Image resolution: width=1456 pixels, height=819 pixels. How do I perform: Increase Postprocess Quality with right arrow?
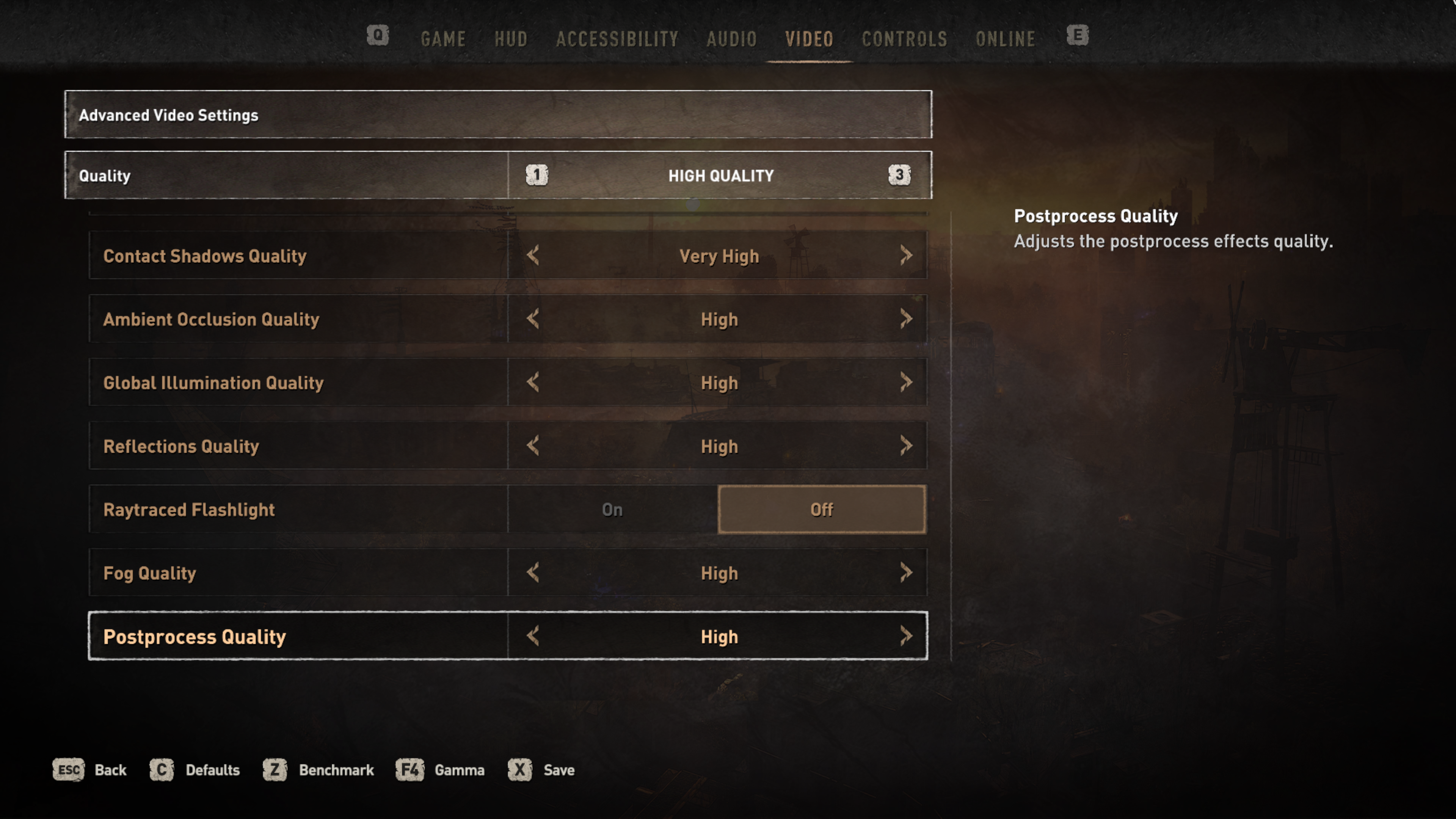(x=906, y=637)
